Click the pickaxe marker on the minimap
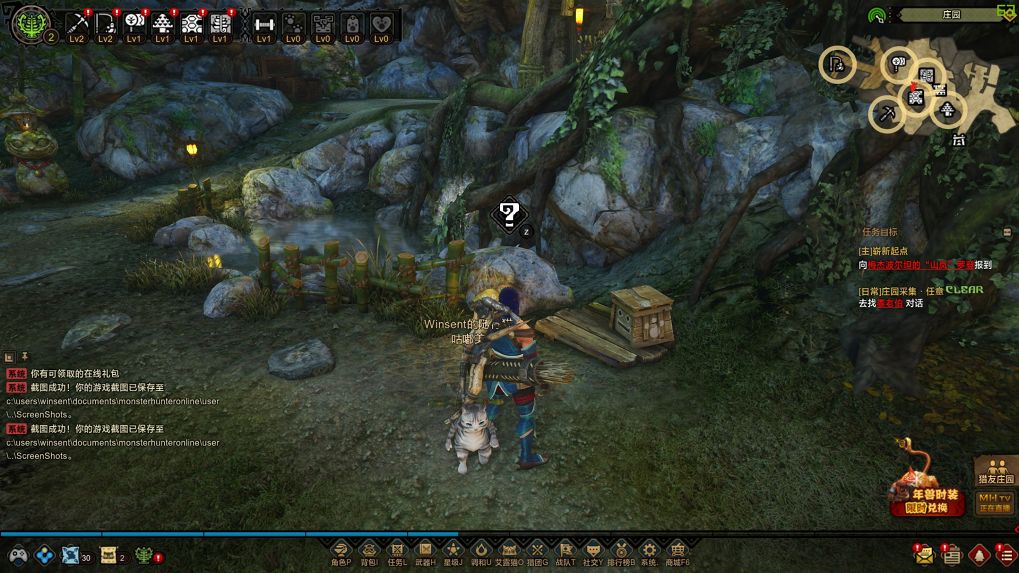The height and width of the screenshot is (573, 1019). pos(887,114)
